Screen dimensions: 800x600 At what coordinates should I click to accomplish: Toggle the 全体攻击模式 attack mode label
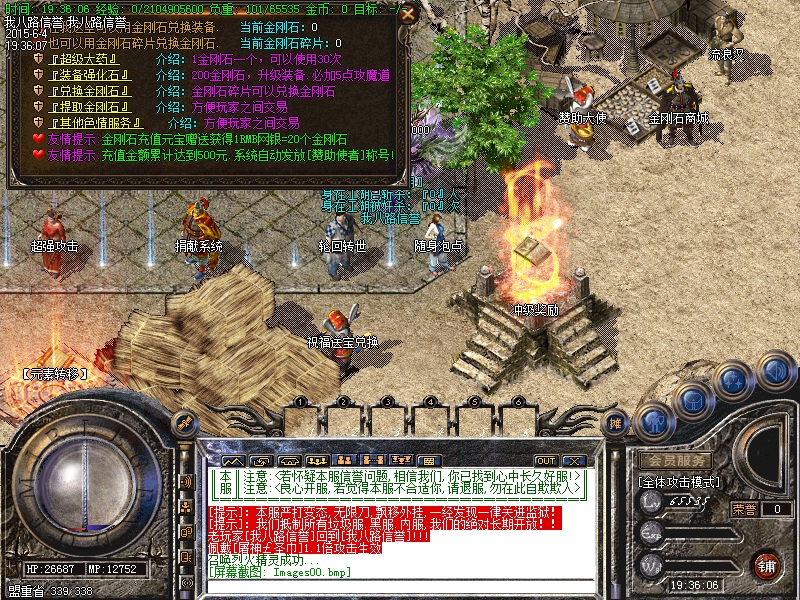(679, 482)
